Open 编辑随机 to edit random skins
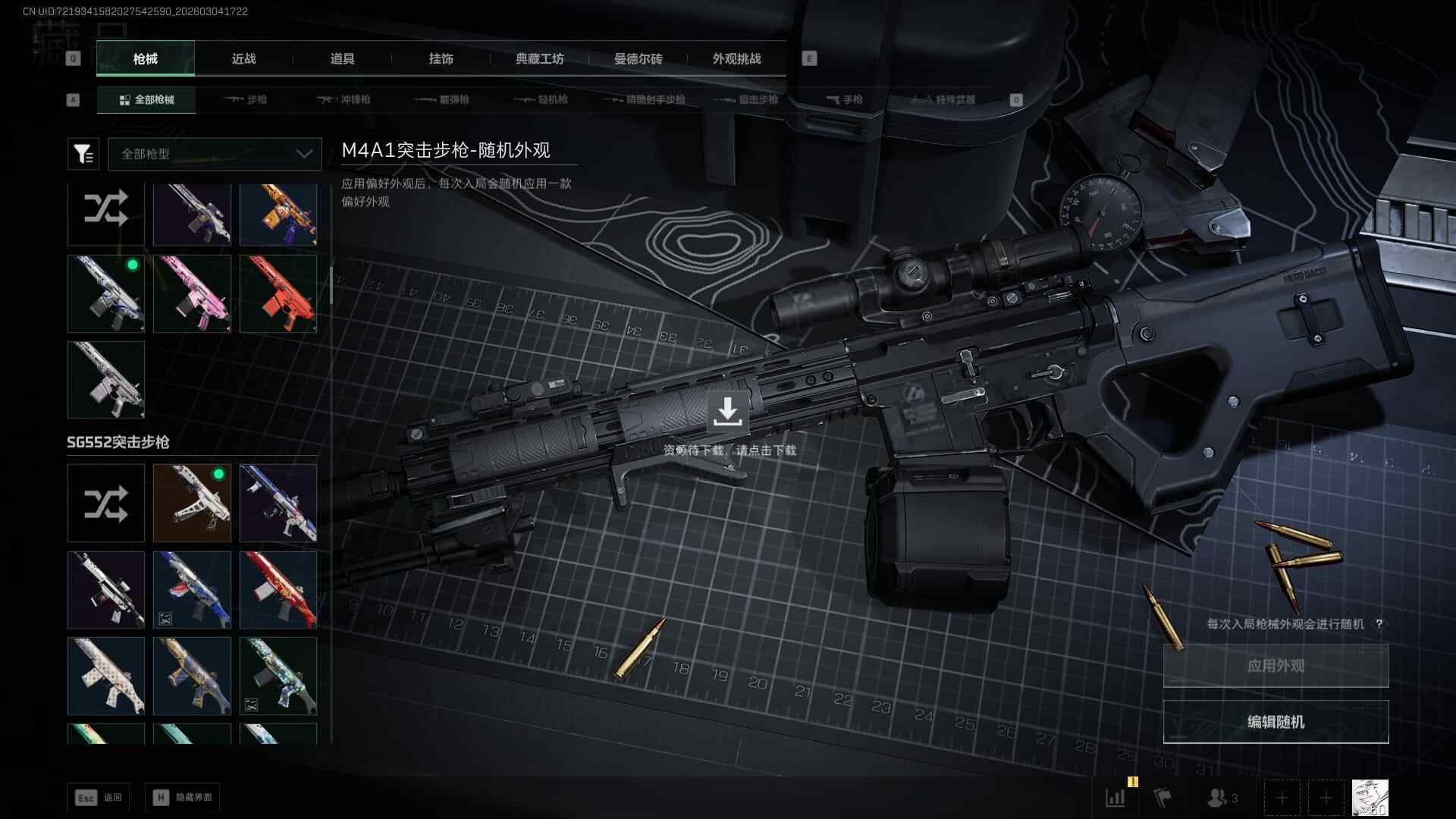 (x=1276, y=722)
